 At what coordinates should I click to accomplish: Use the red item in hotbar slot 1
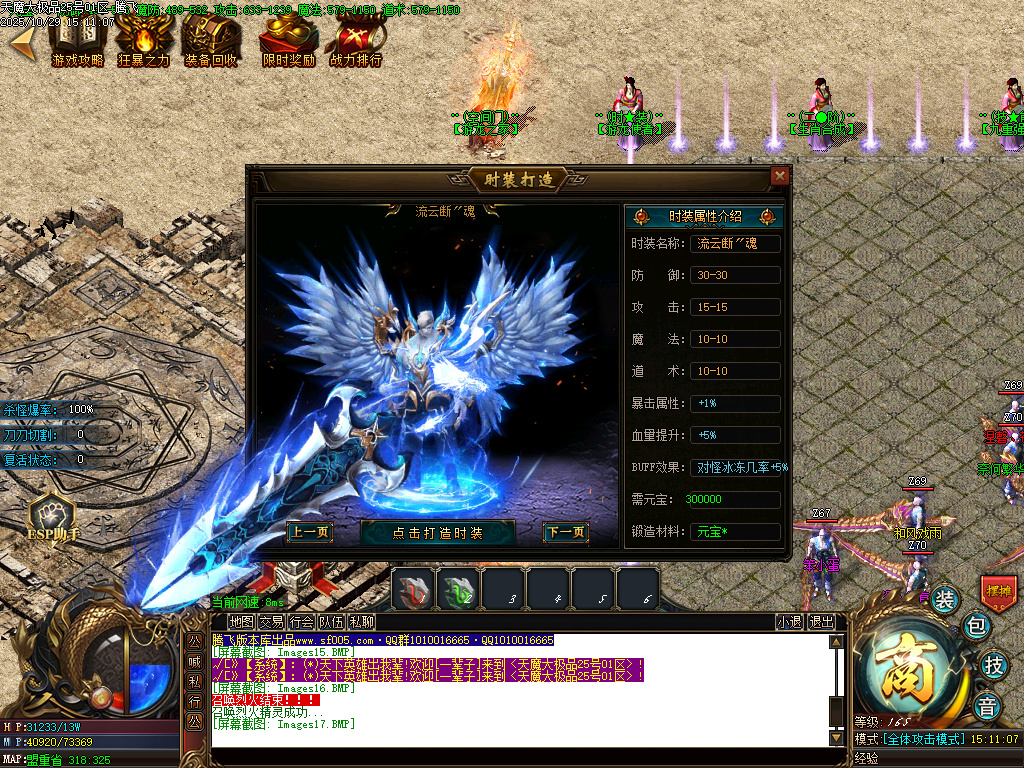(411, 587)
